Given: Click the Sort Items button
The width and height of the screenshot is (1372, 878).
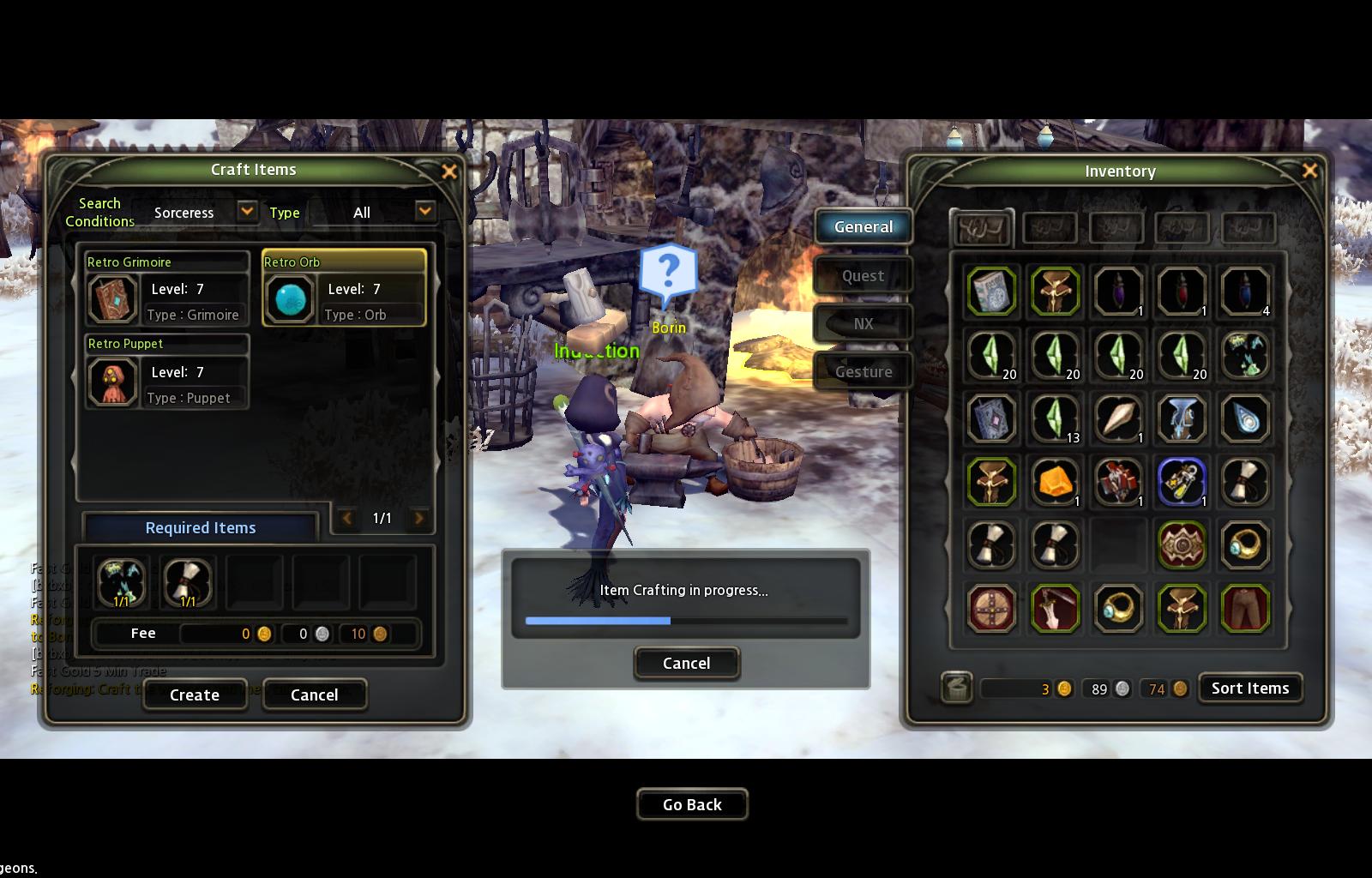Looking at the screenshot, I should 1249,688.
